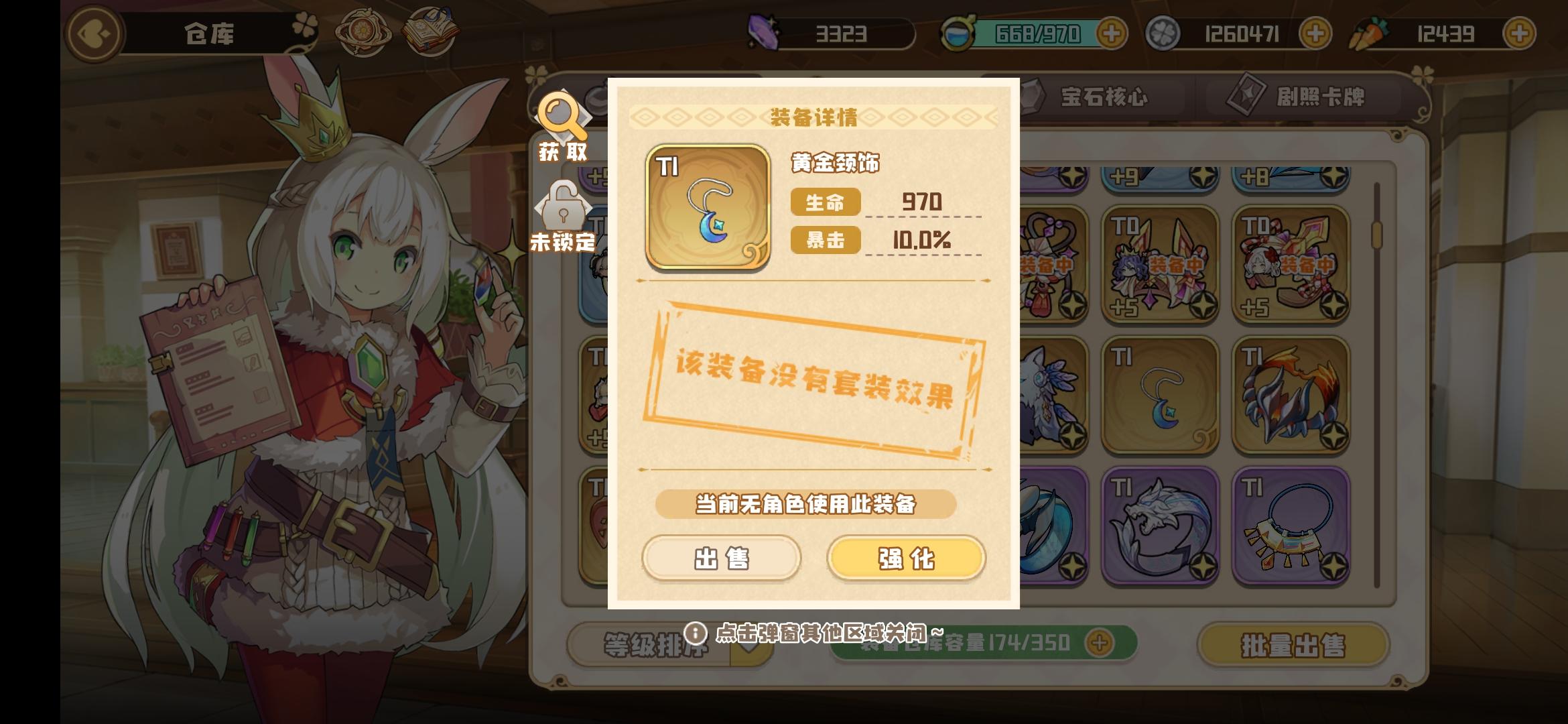Viewport: 1568px width, 724px height.
Task: Click the planet emblem icon beside 仓库 title
Action: (364, 30)
